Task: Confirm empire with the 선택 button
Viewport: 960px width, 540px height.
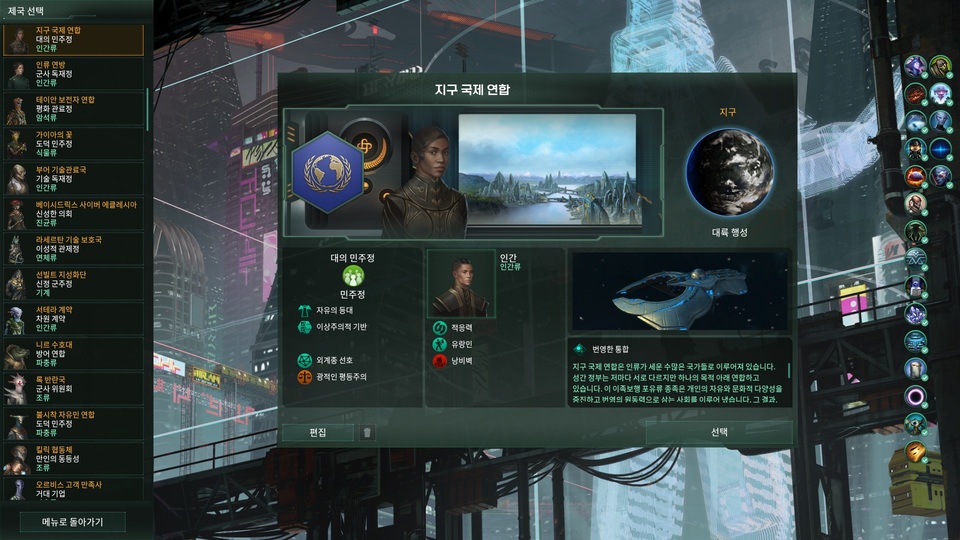Action: coord(719,432)
